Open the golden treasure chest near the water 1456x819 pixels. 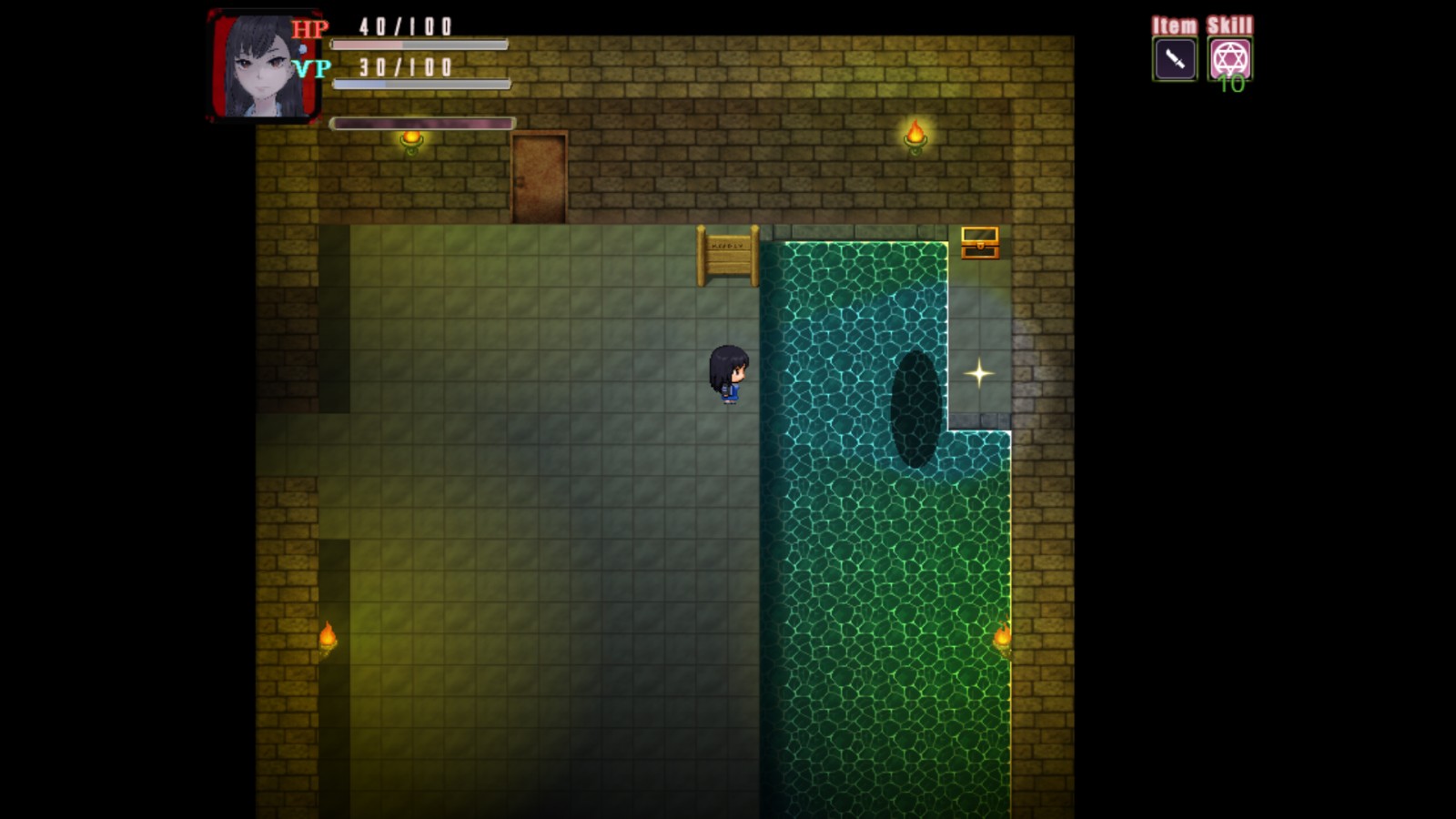coord(980,243)
